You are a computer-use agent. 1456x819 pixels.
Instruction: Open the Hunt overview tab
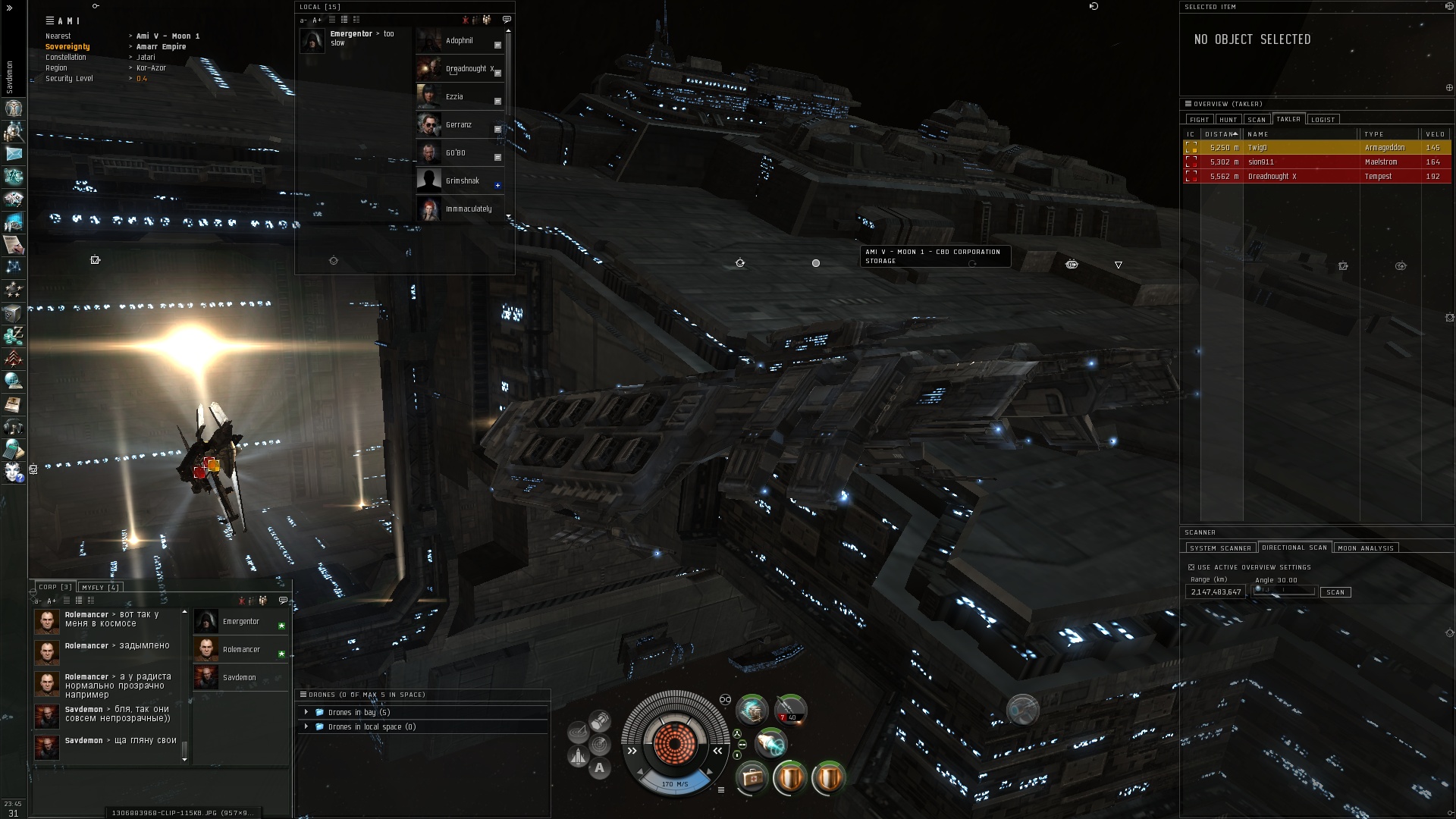1228,120
